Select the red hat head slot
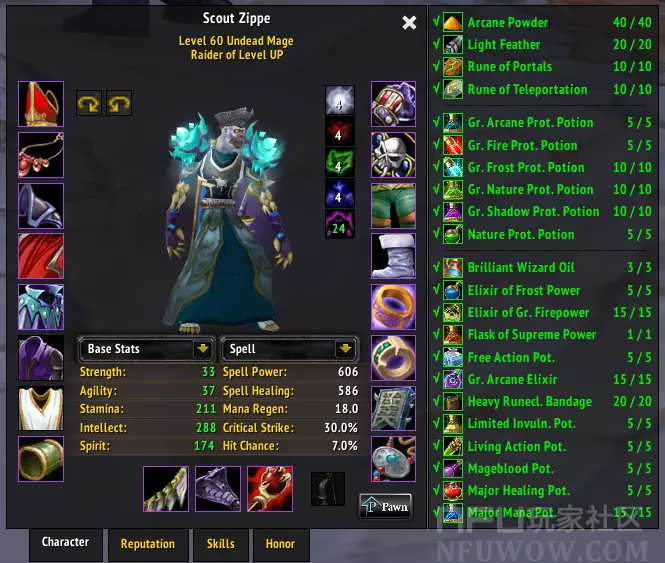The width and height of the screenshot is (665, 563). [41, 104]
